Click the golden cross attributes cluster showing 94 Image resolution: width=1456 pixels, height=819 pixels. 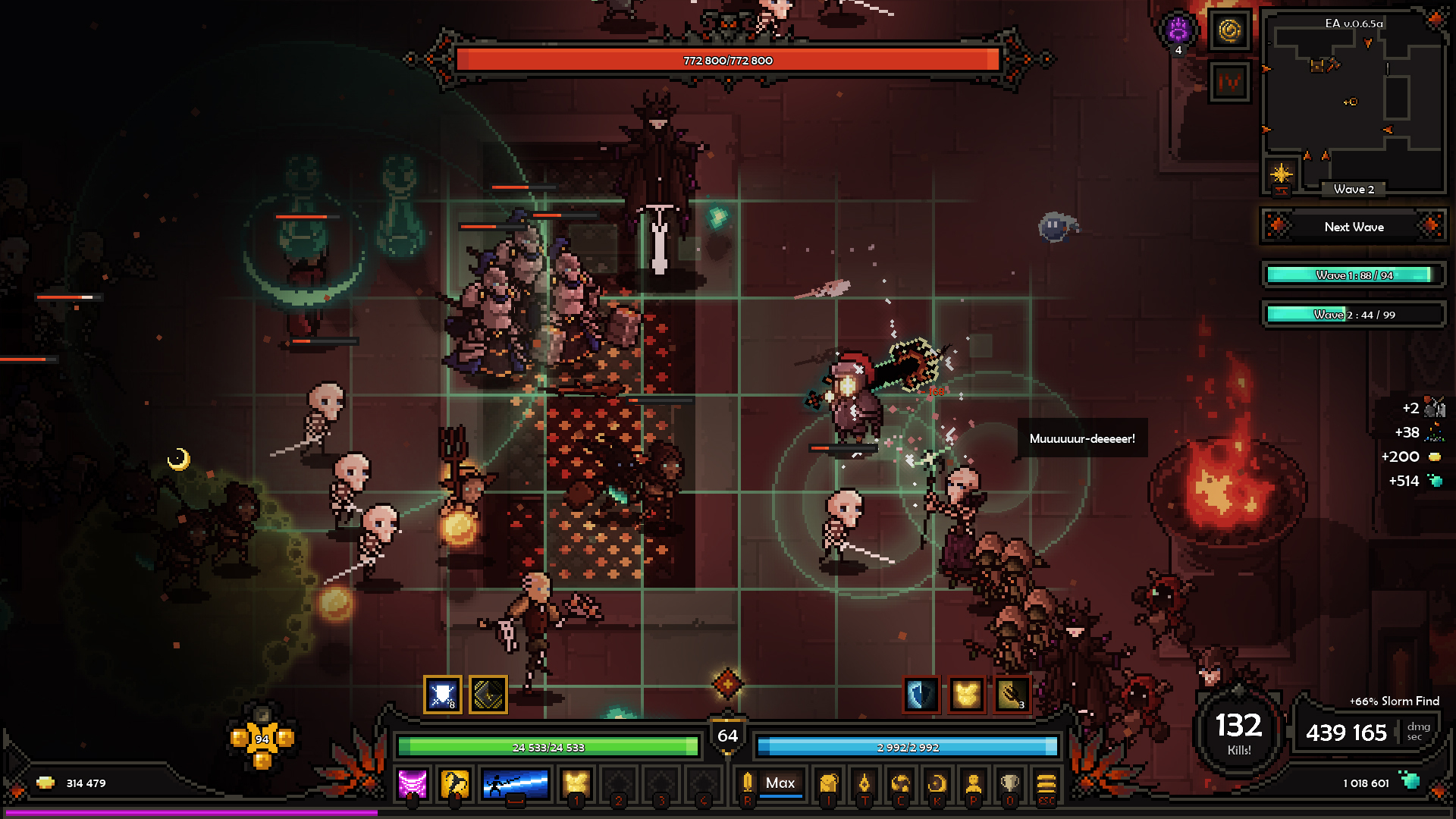[262, 739]
